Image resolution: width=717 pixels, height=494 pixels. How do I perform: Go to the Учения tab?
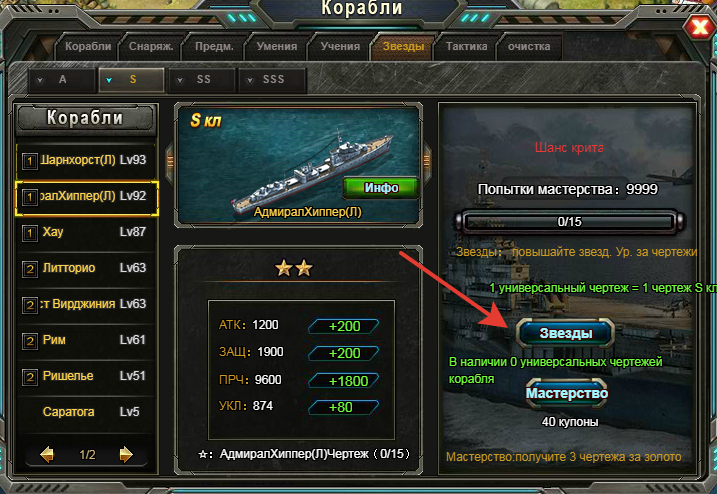(339, 46)
